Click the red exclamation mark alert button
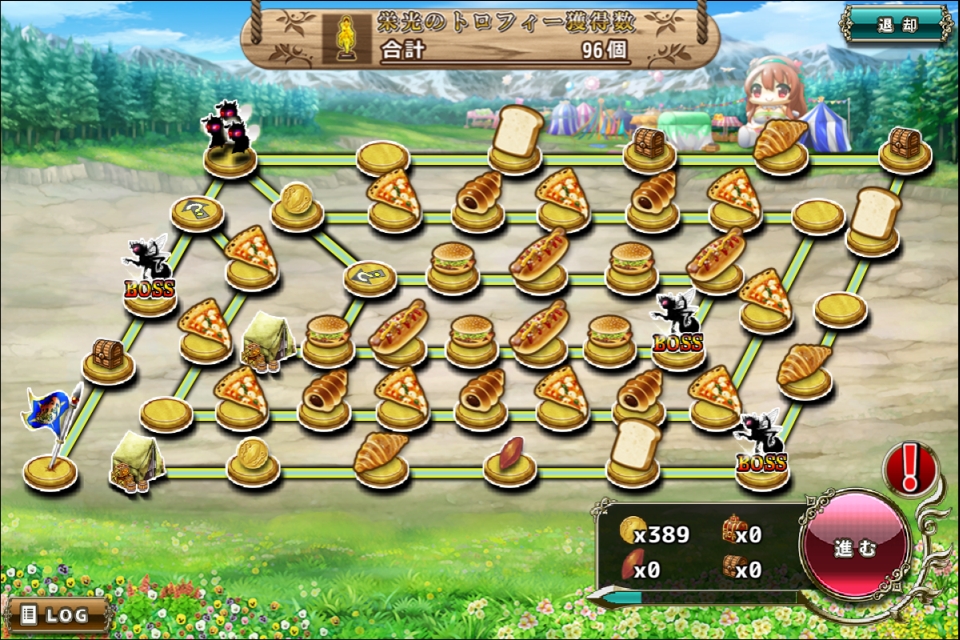This screenshot has height=640, width=960. [909, 467]
